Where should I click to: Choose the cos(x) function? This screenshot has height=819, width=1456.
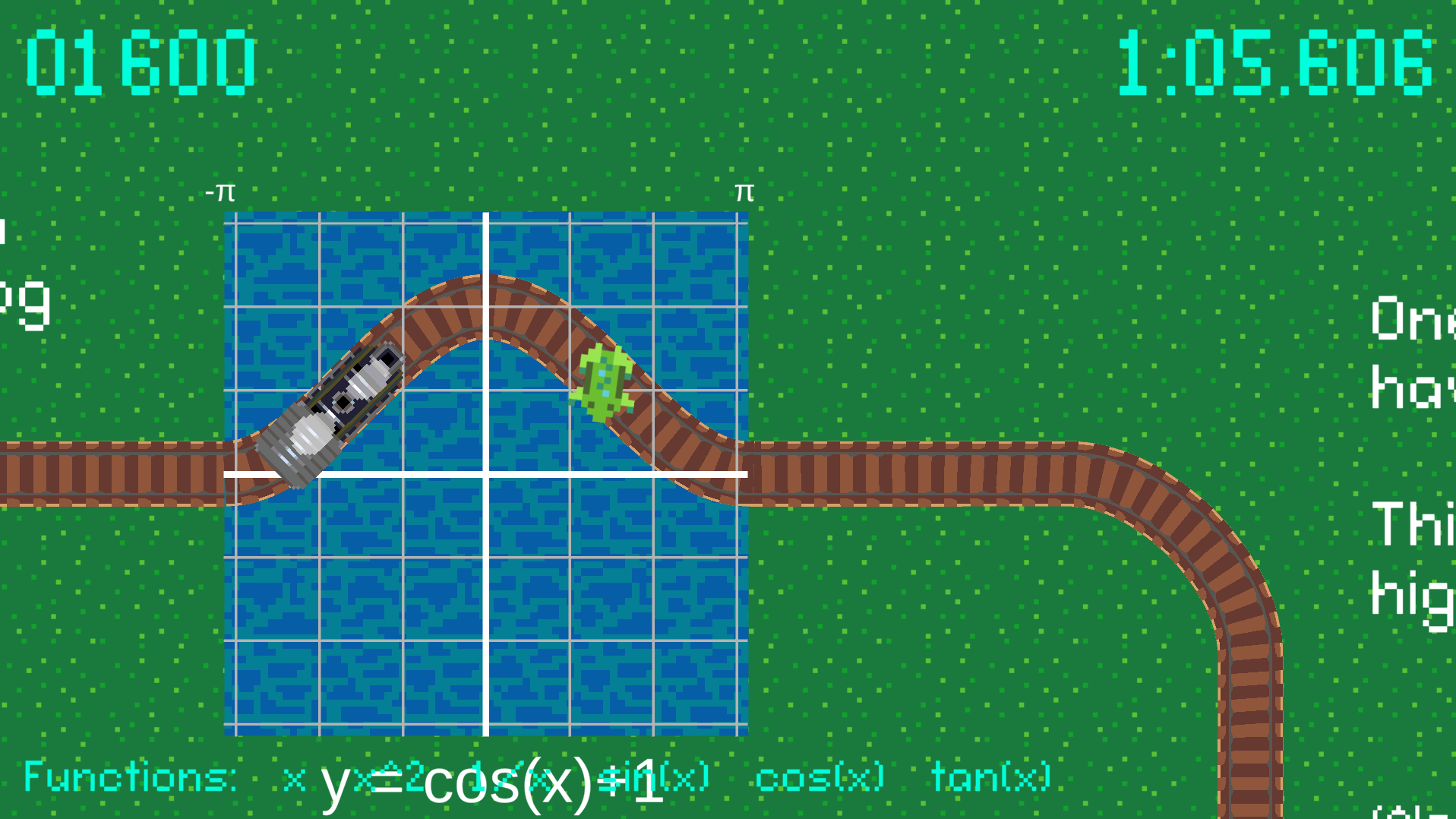point(820,776)
